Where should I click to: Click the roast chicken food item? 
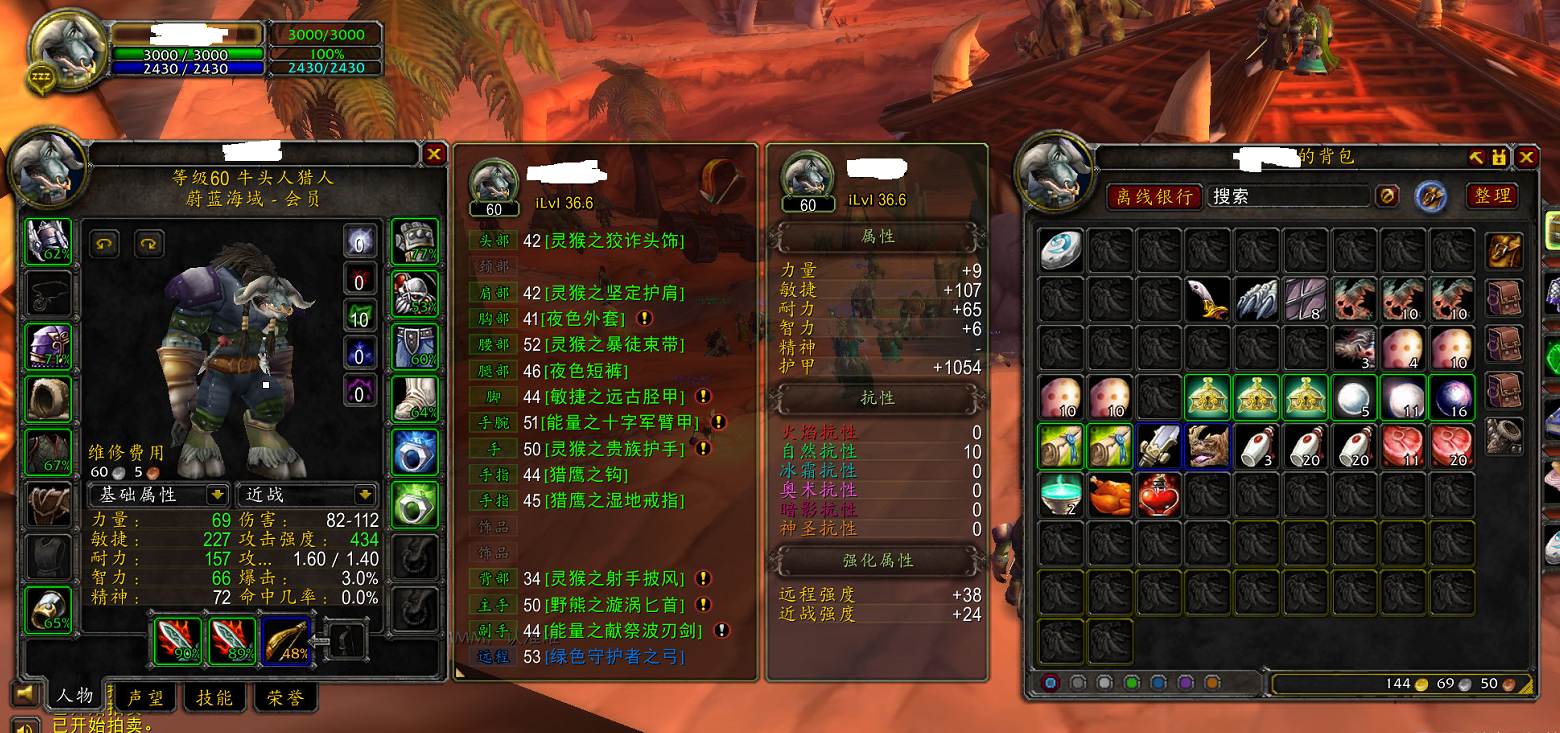1109,495
